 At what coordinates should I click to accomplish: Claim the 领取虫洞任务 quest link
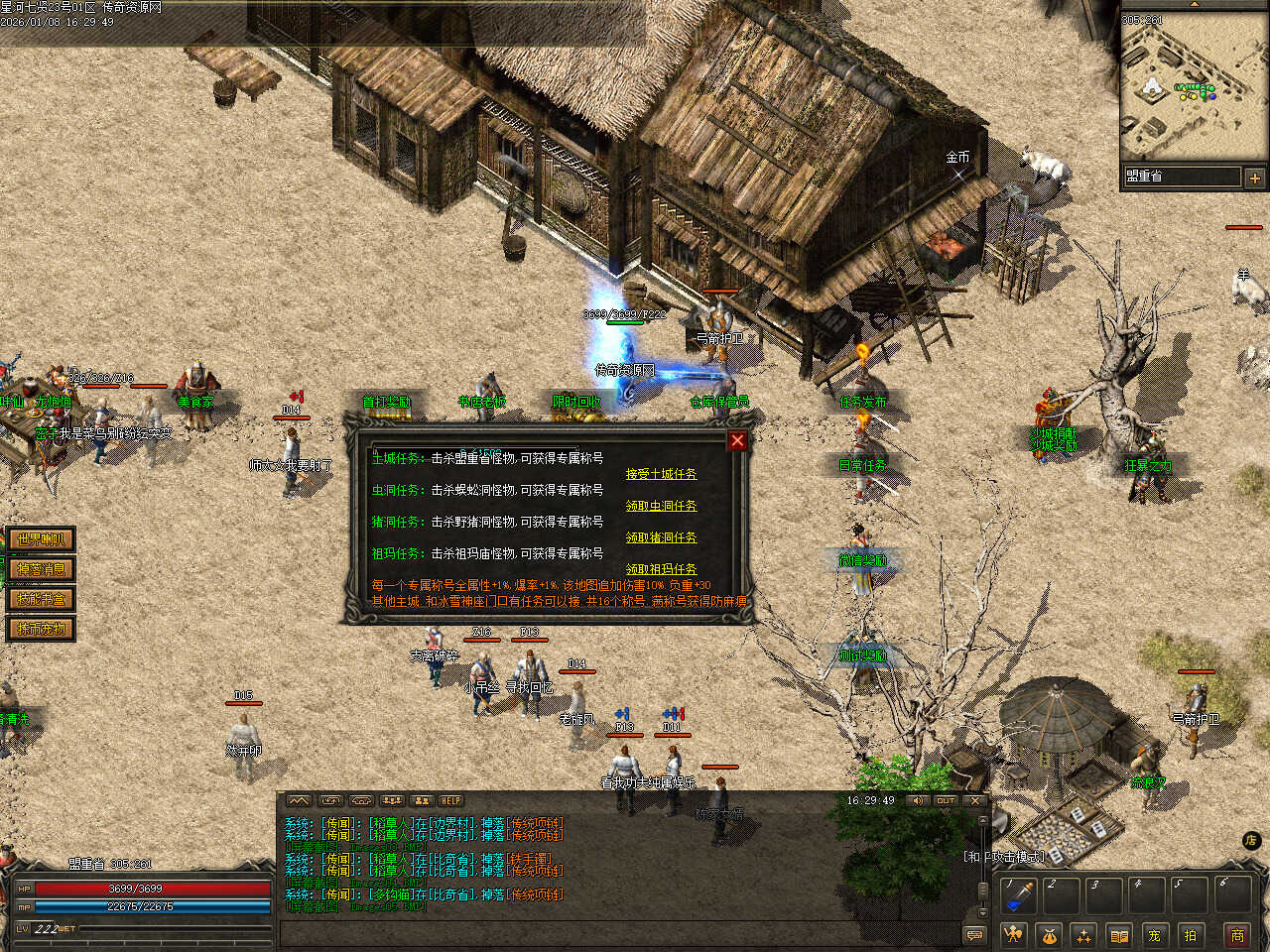point(661,506)
